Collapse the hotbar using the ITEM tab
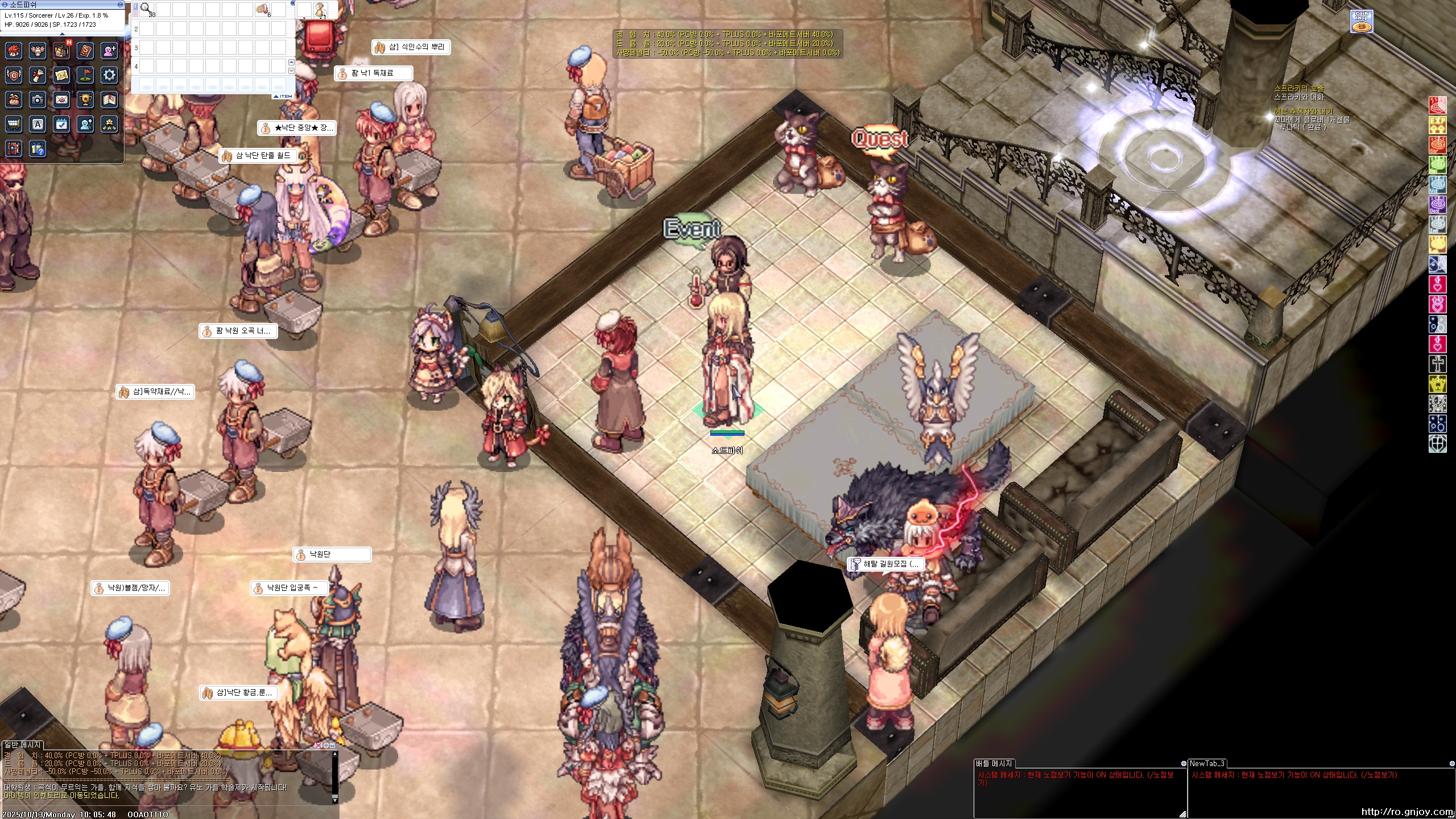Image resolution: width=1456 pixels, height=819 pixels. (x=283, y=96)
